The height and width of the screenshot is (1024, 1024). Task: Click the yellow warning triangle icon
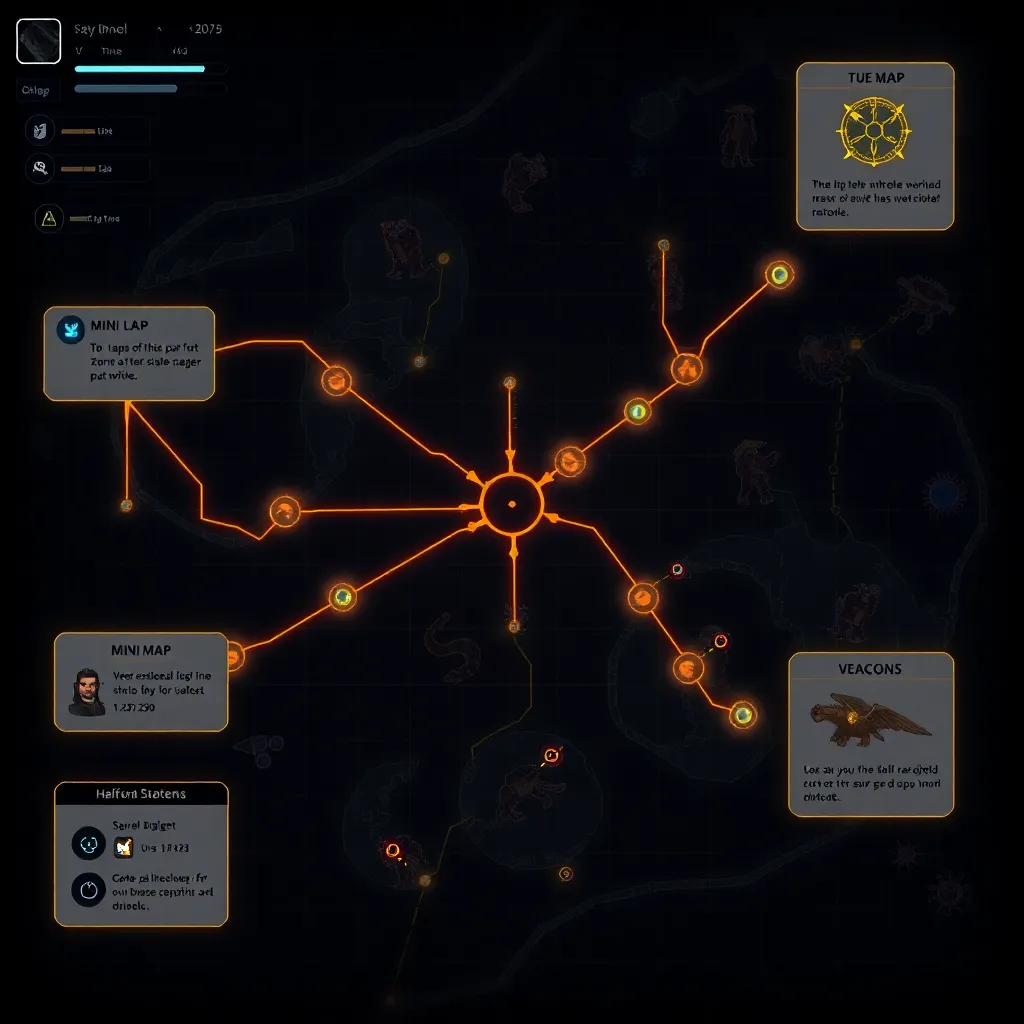(47, 218)
